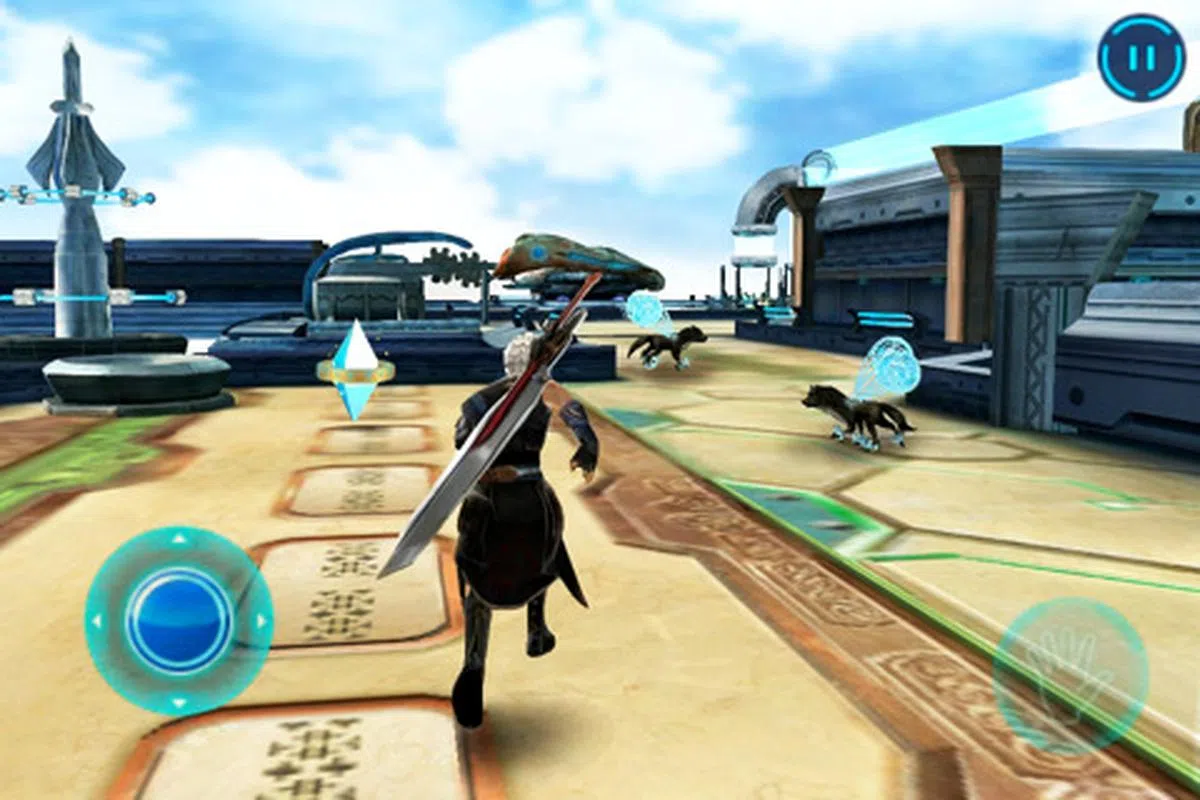Activate the hand action button
Image resolution: width=1200 pixels, height=800 pixels.
click(1070, 676)
